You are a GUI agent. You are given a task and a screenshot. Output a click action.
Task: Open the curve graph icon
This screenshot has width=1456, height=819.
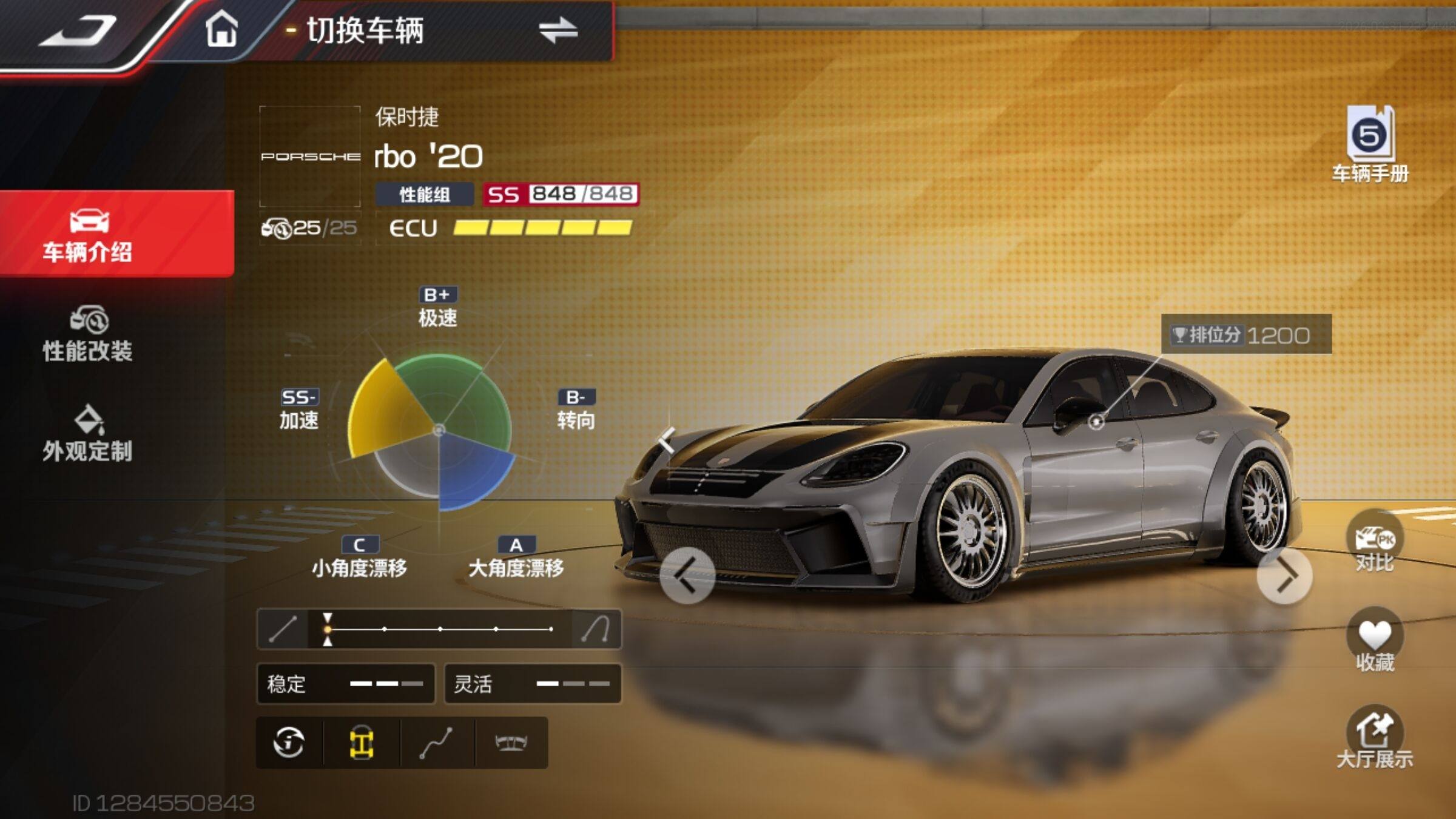click(x=436, y=743)
